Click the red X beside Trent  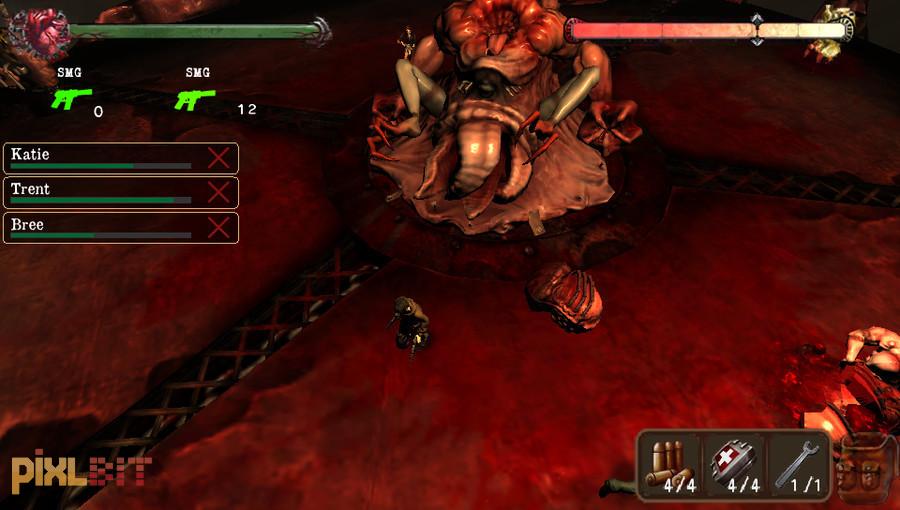[218, 192]
